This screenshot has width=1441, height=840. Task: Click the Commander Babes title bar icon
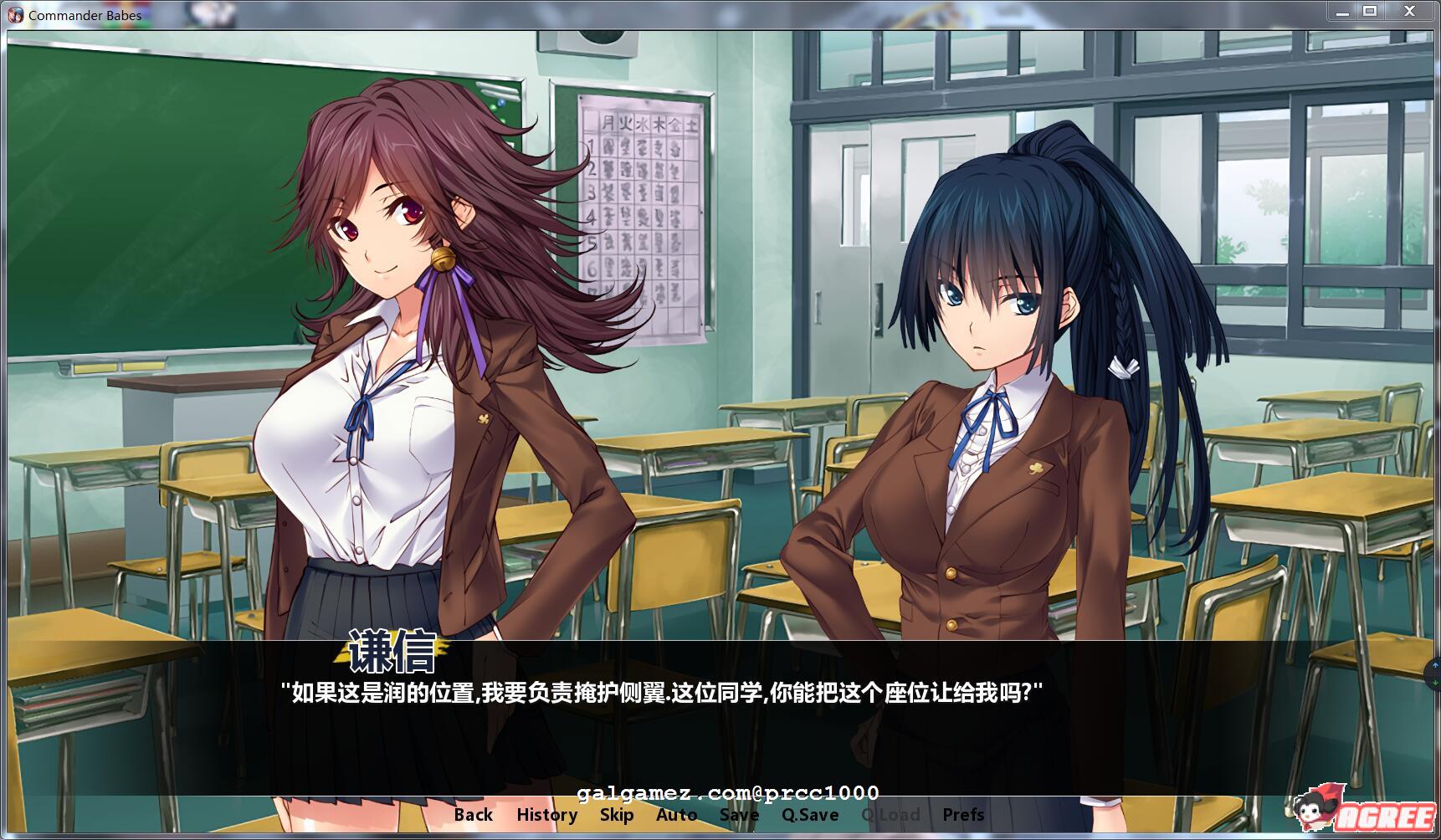coord(17,13)
